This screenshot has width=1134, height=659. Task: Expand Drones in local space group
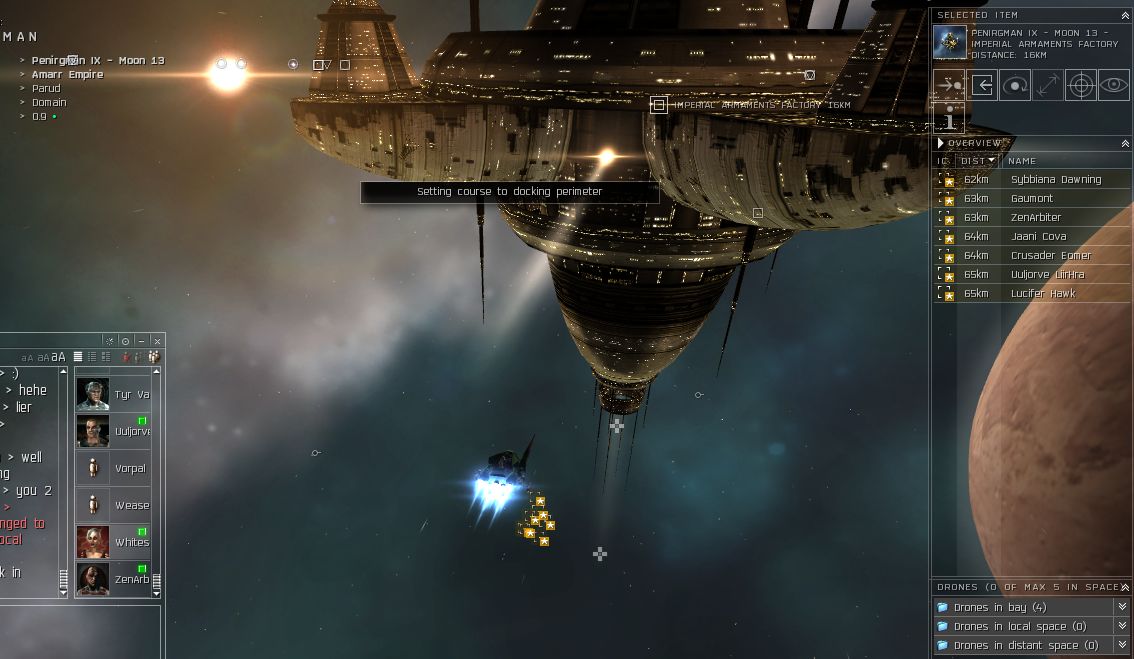(x=1122, y=626)
